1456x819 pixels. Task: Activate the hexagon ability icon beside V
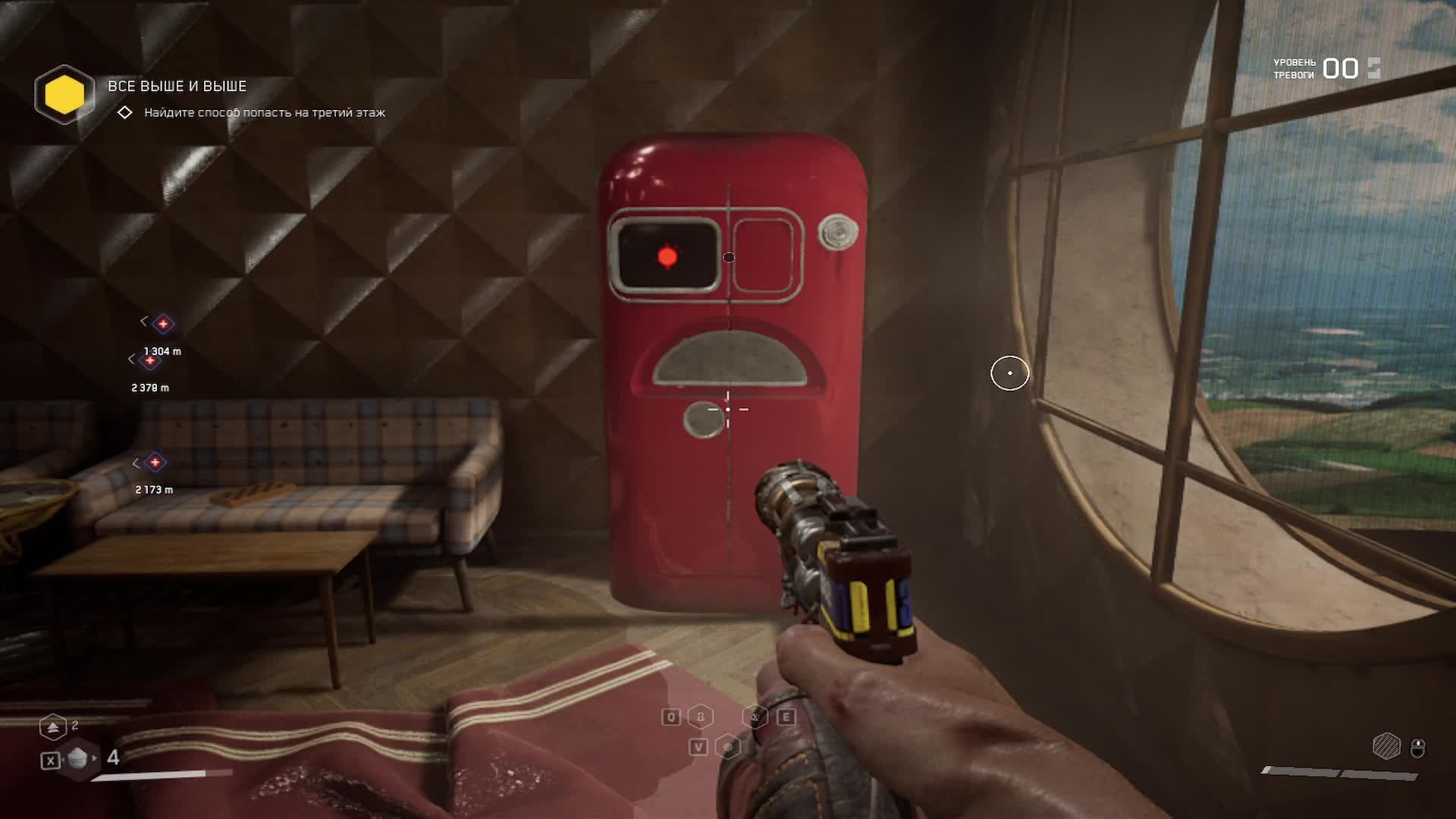pyautogui.click(x=728, y=748)
